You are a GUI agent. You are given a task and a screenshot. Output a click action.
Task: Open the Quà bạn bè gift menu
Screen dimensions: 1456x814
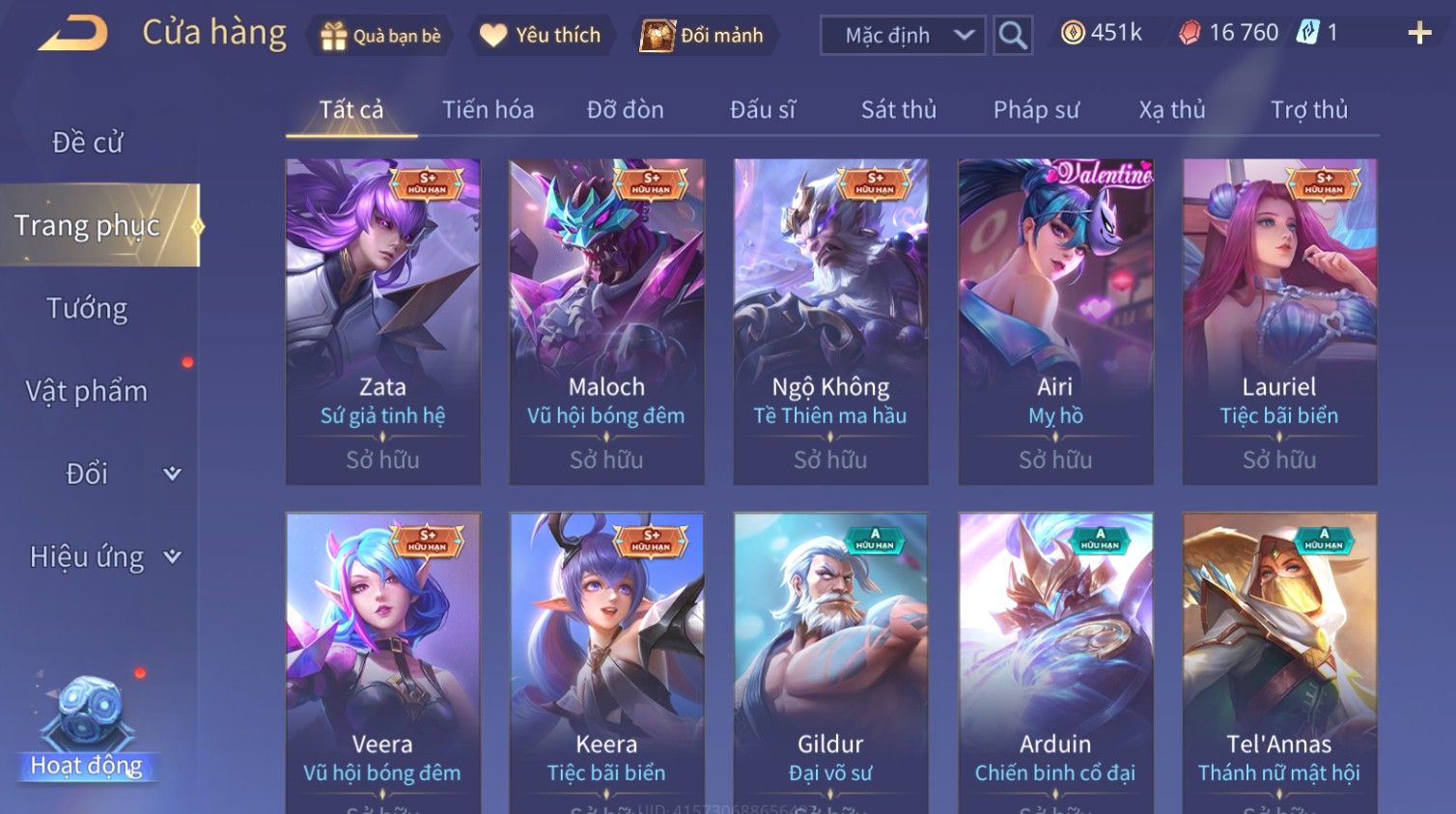click(x=380, y=36)
